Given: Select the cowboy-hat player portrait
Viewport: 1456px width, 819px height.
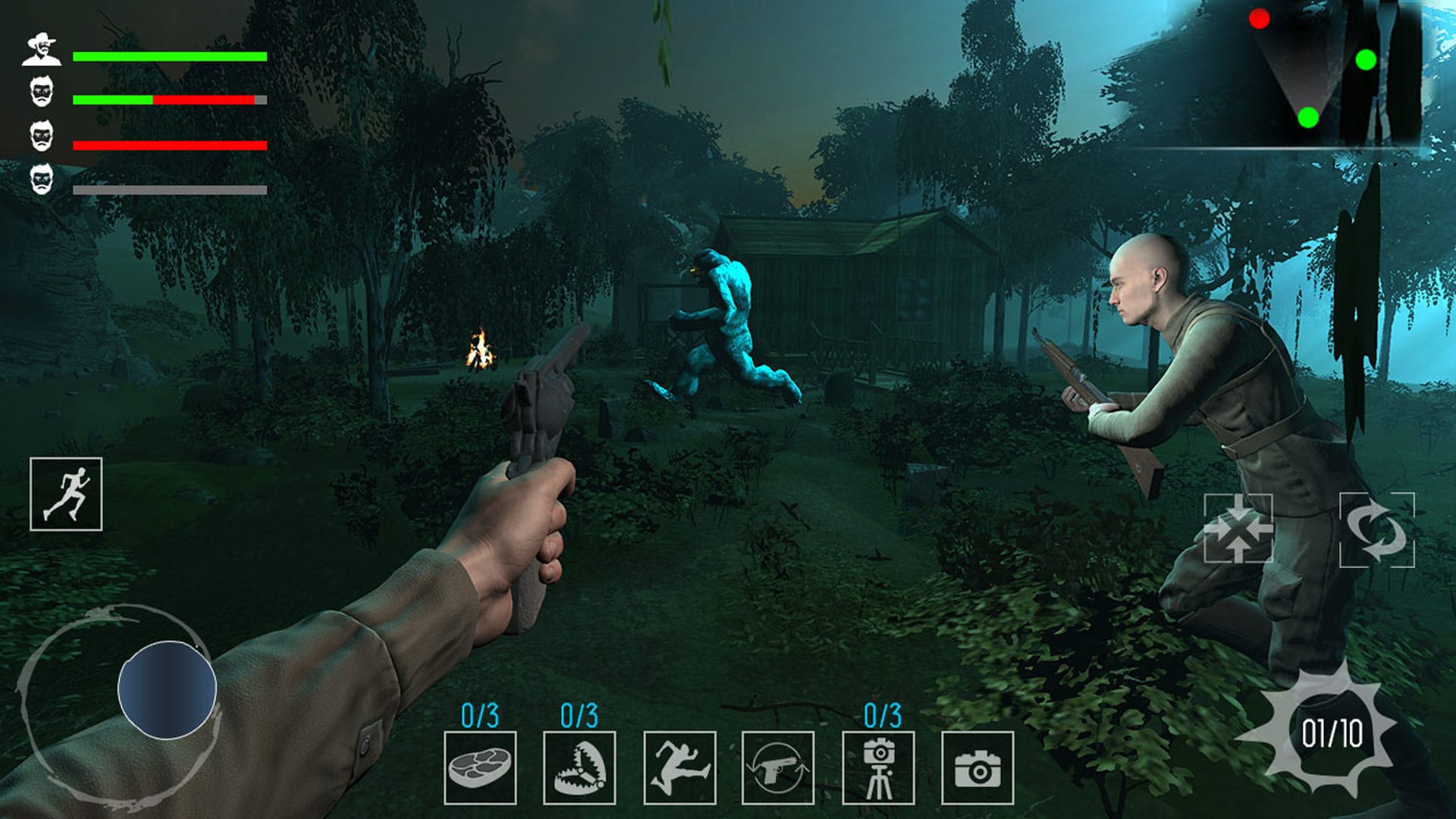Looking at the screenshot, I should point(43,47).
